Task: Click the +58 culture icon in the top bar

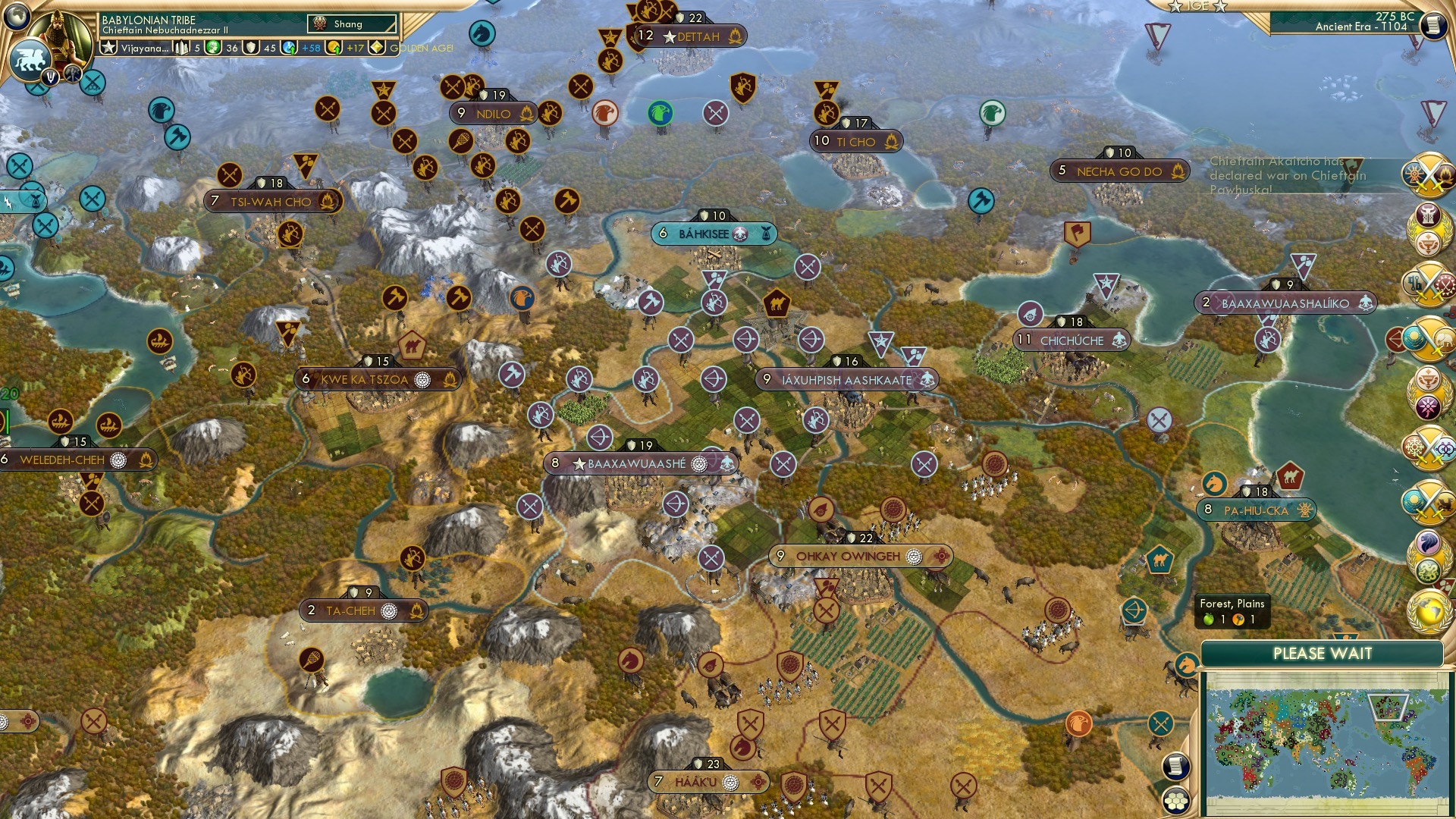Action: click(x=290, y=47)
